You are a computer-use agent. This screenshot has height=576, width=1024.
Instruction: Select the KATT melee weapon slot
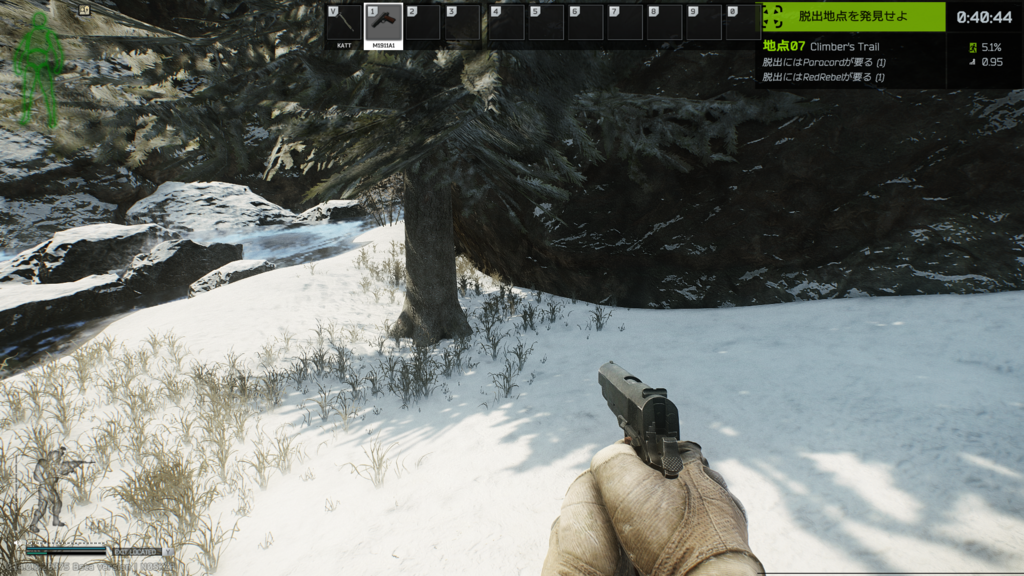coord(343,24)
